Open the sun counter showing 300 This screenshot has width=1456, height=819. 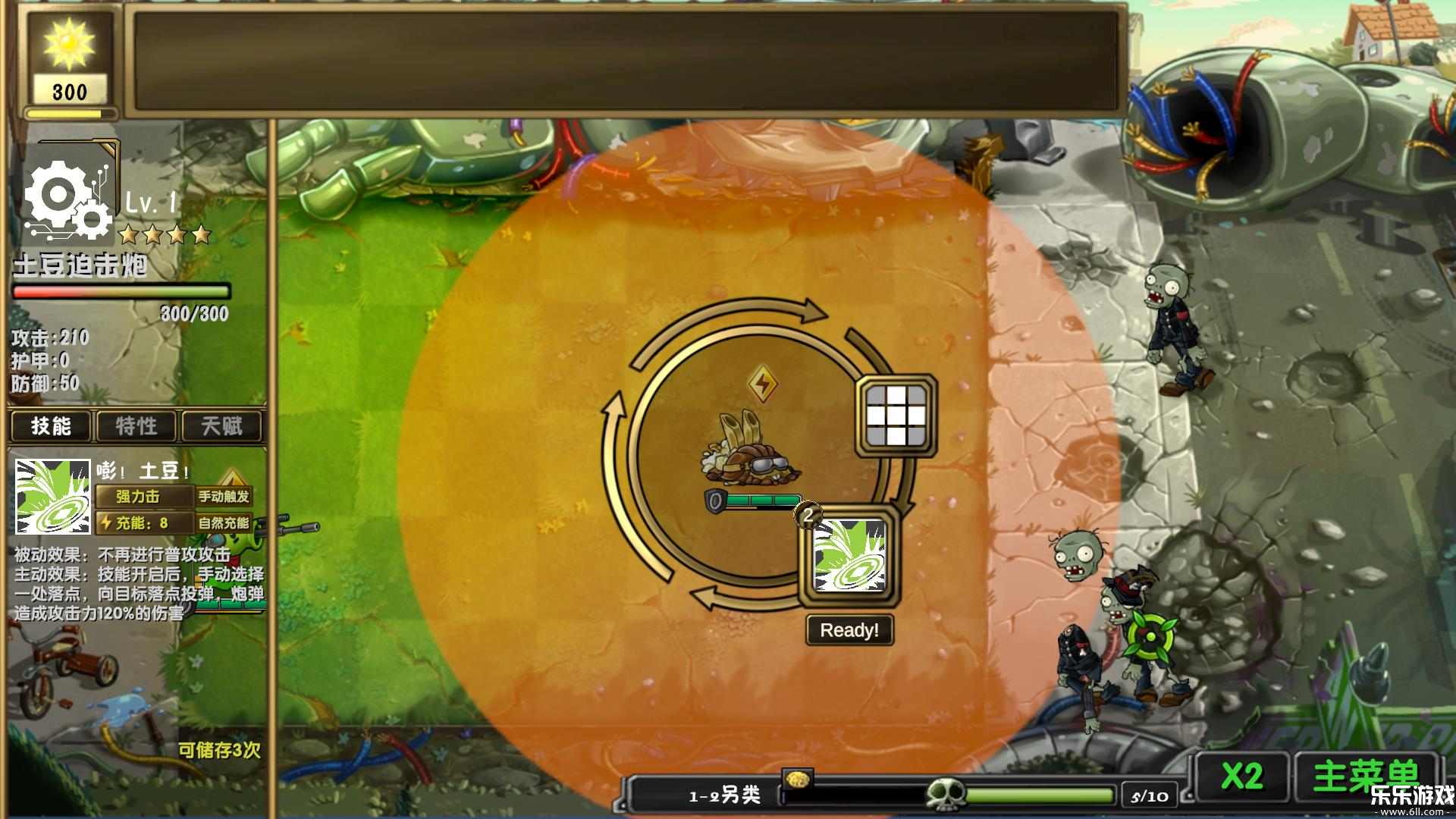pyautogui.click(x=69, y=57)
